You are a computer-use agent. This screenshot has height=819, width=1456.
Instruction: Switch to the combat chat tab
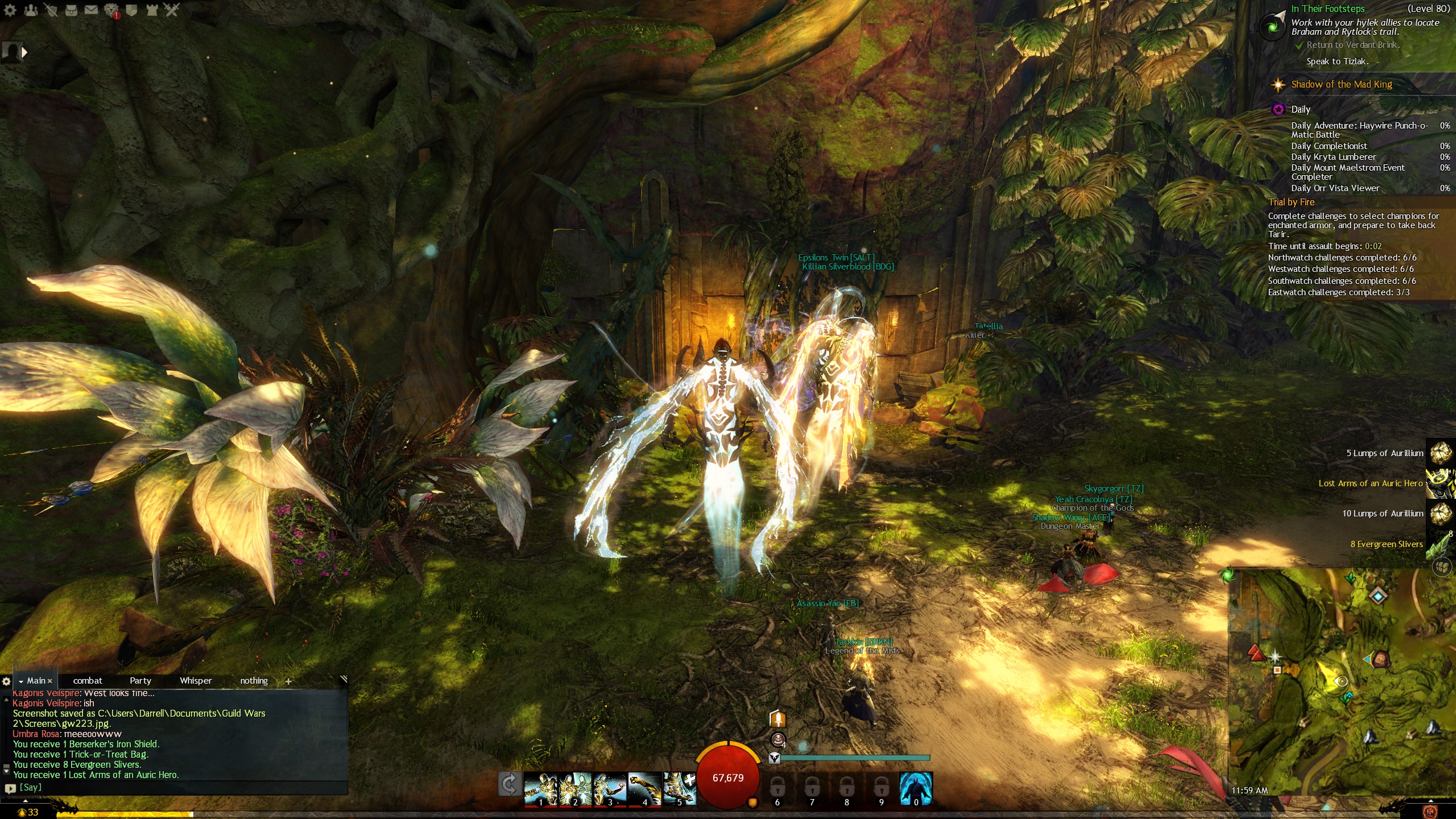pyautogui.click(x=88, y=680)
